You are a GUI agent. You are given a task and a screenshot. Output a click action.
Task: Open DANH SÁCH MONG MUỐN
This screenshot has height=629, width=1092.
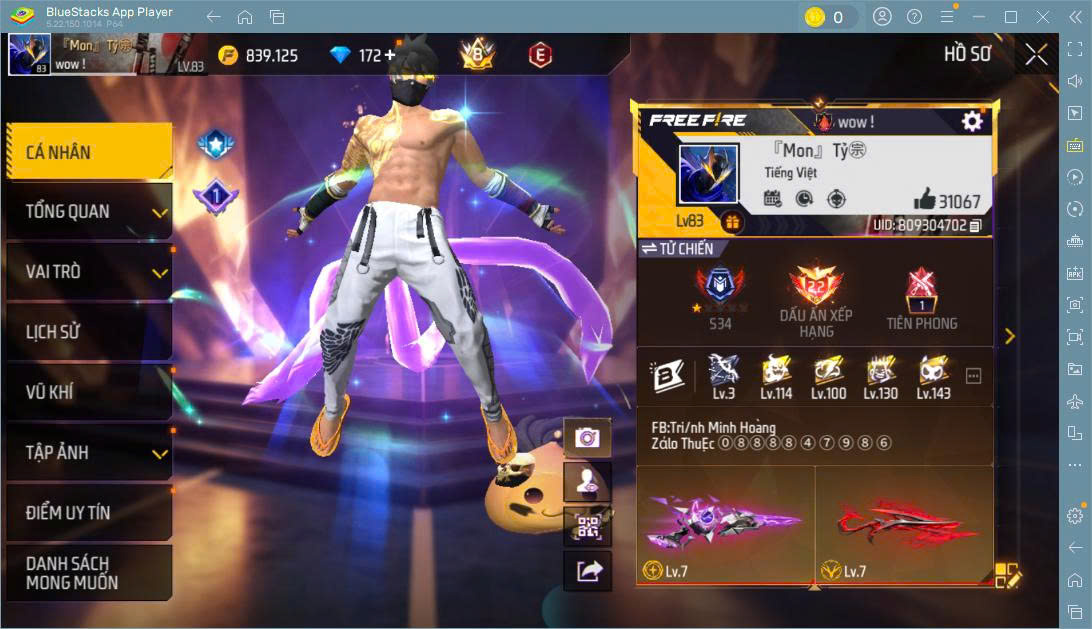tap(88, 573)
